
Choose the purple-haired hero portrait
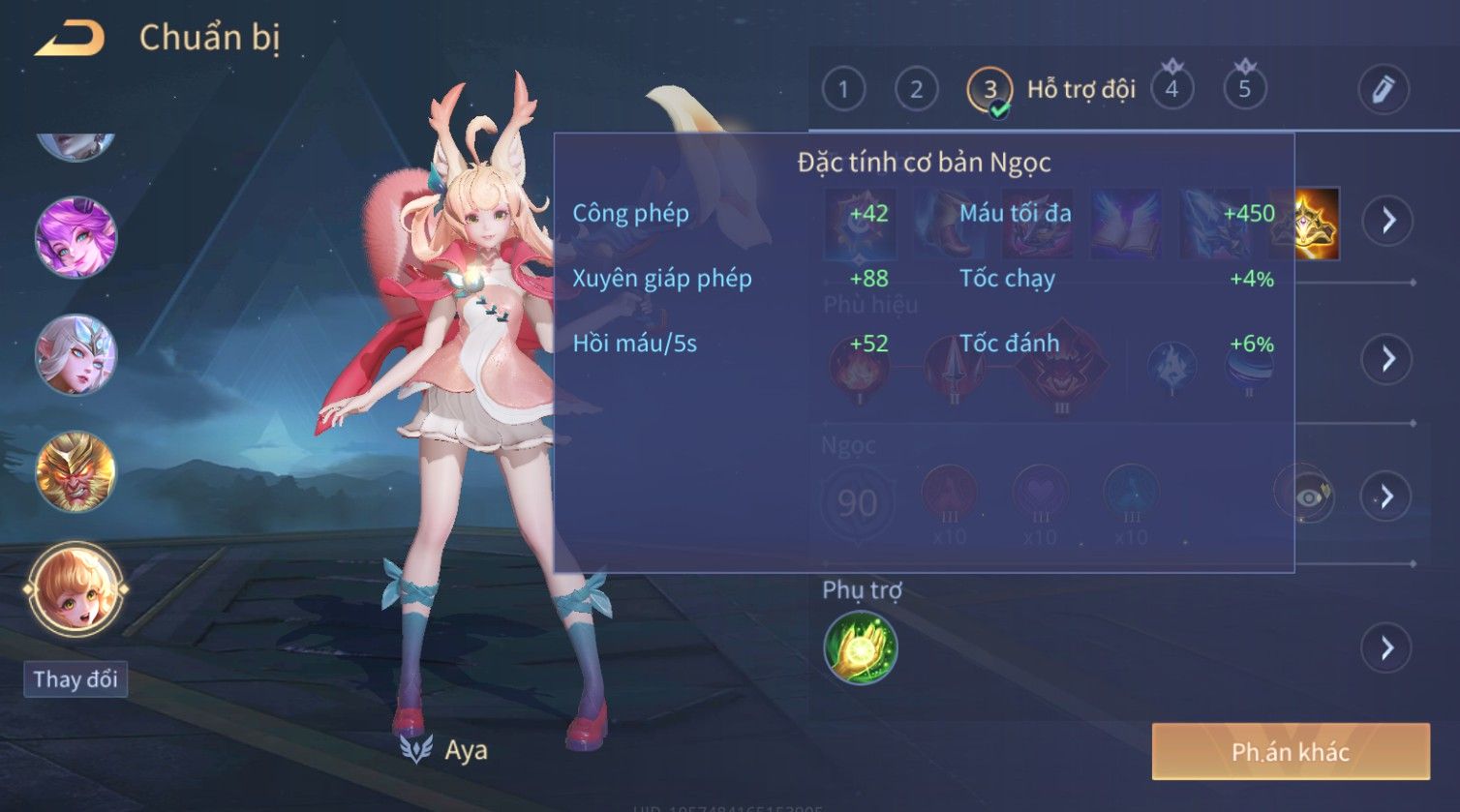point(76,237)
